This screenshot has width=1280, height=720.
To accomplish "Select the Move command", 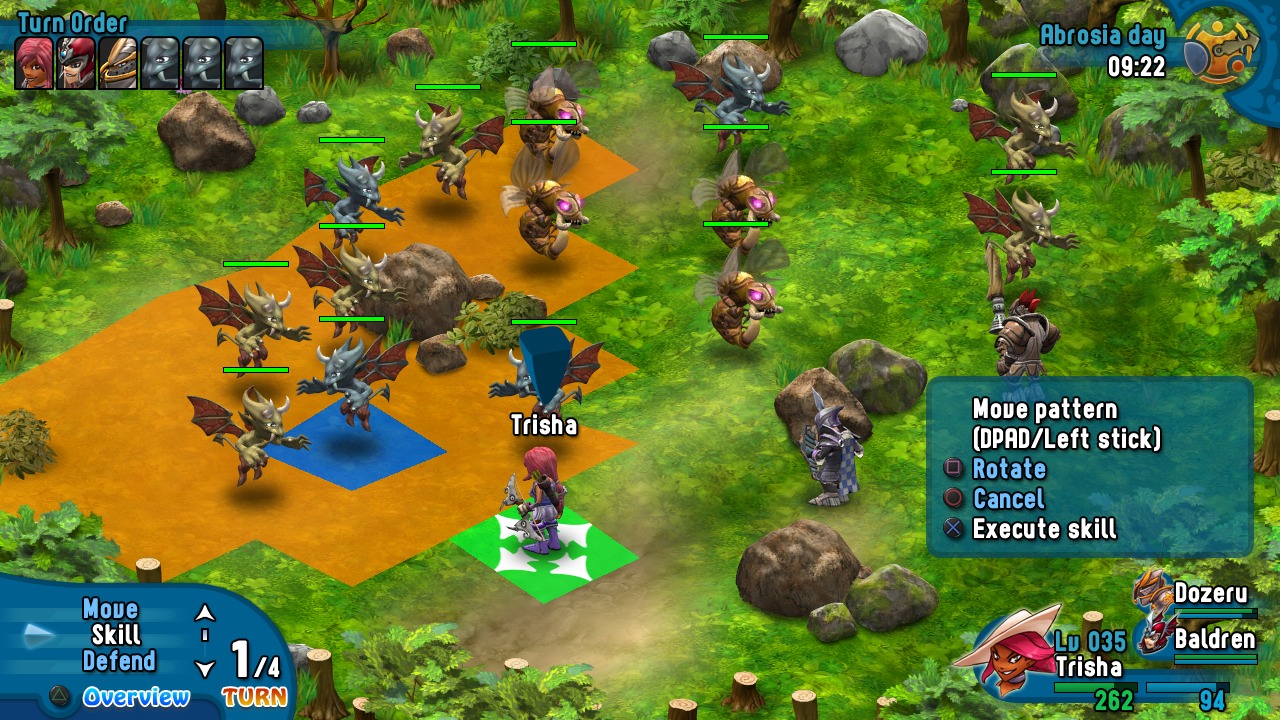I will (110, 609).
